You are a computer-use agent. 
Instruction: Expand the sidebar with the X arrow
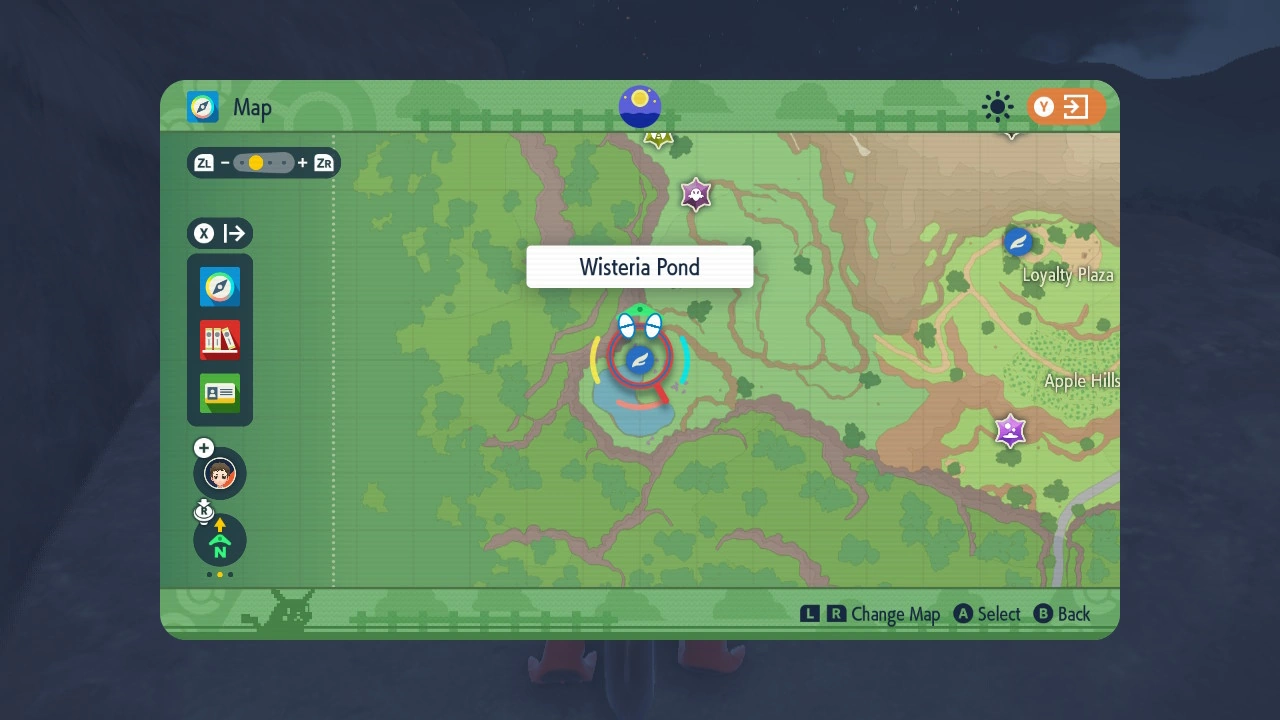[x=220, y=233]
